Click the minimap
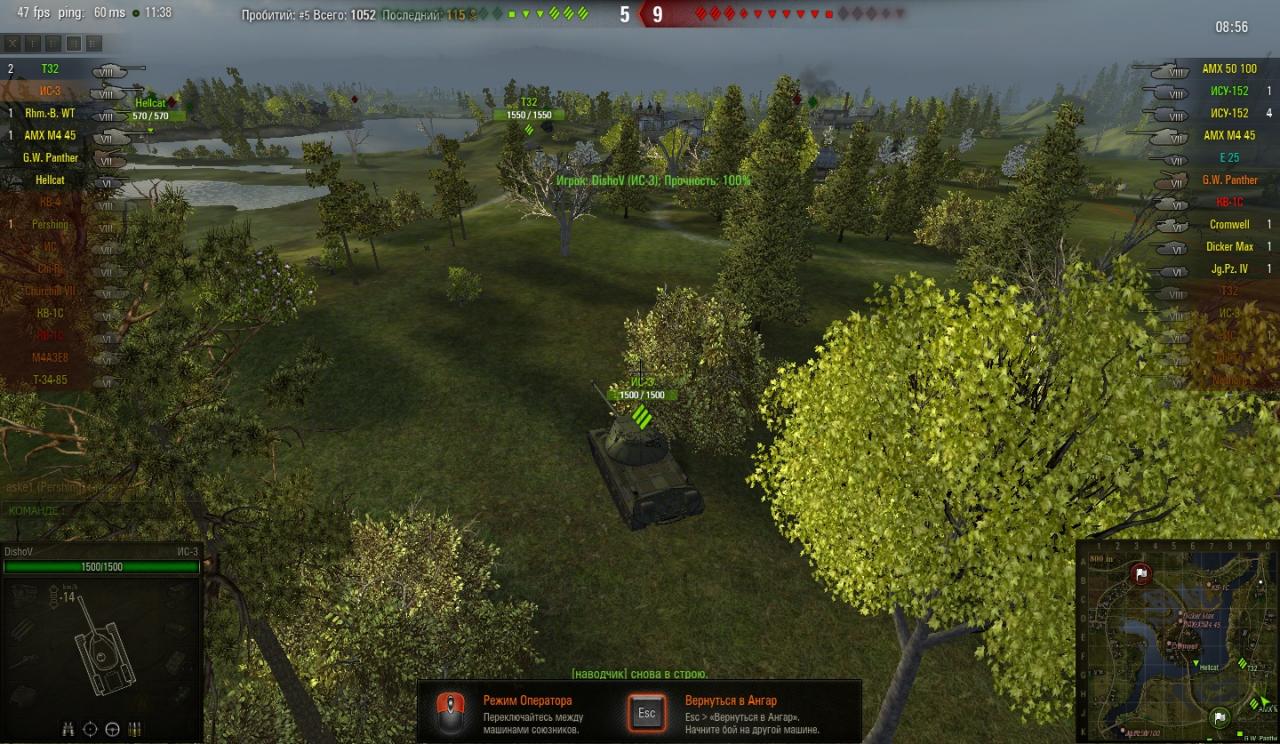Screen dimensions: 1280x744 point(1177,641)
